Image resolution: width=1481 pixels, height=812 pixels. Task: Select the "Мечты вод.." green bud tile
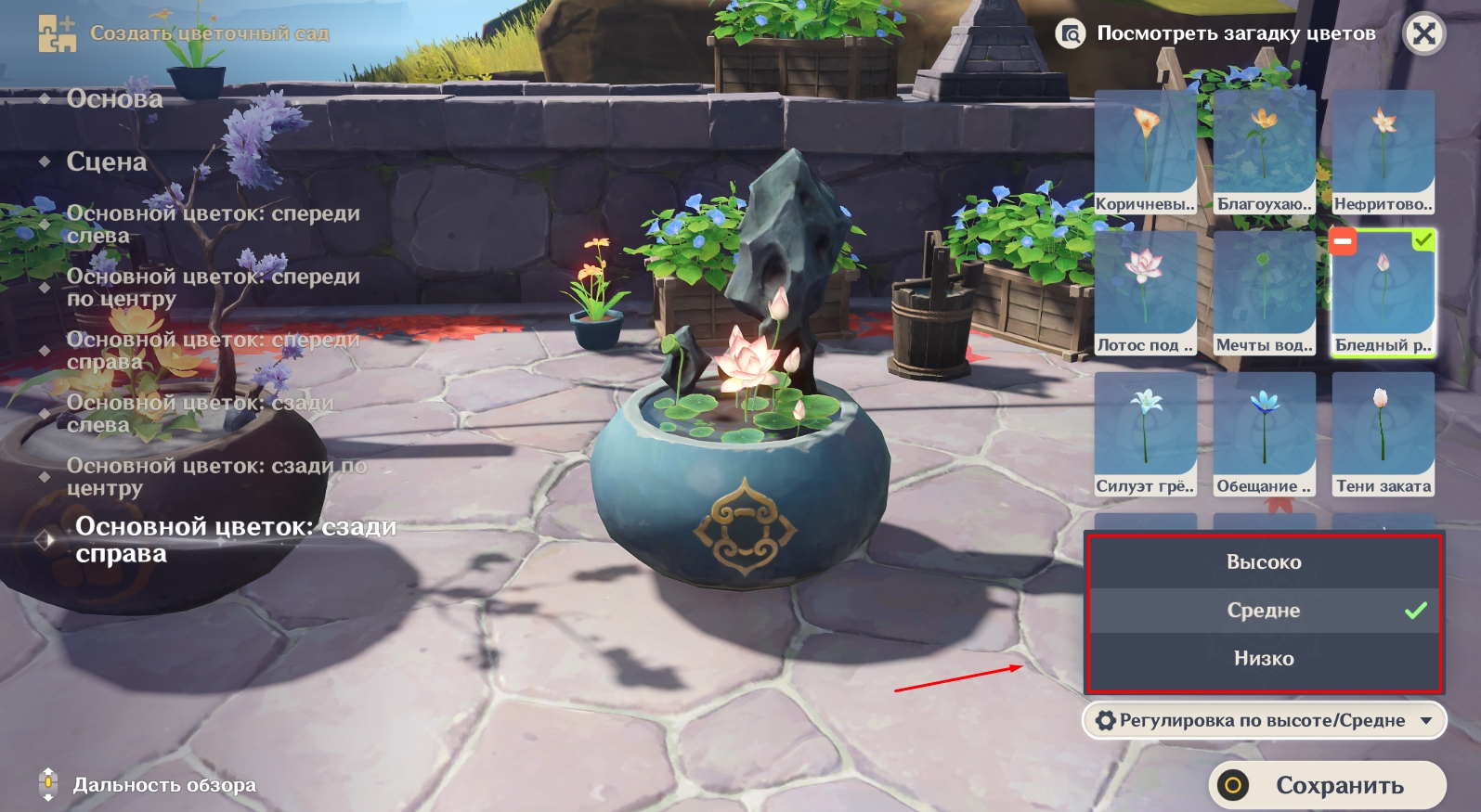pyautogui.click(x=1264, y=293)
